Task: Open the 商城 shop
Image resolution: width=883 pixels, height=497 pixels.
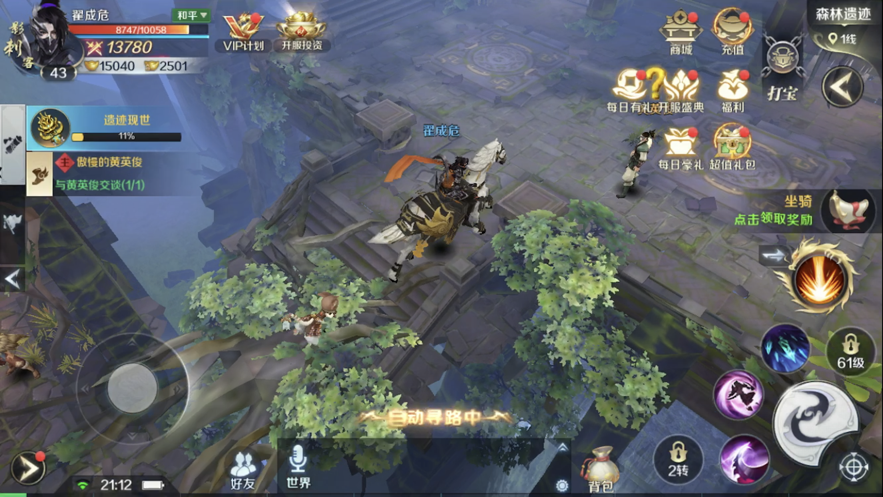Action: pos(681,32)
